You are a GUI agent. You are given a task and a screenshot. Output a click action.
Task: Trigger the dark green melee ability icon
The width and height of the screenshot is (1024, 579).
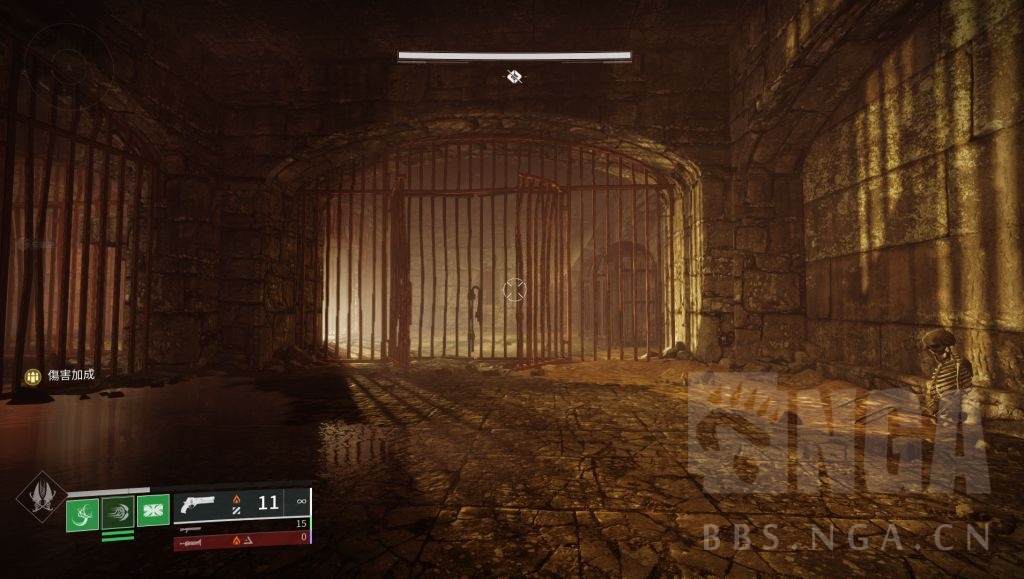(118, 513)
